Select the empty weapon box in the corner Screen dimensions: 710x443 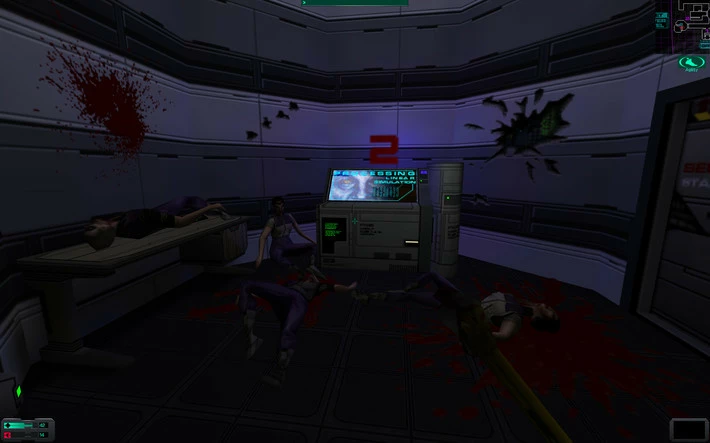[688, 429]
